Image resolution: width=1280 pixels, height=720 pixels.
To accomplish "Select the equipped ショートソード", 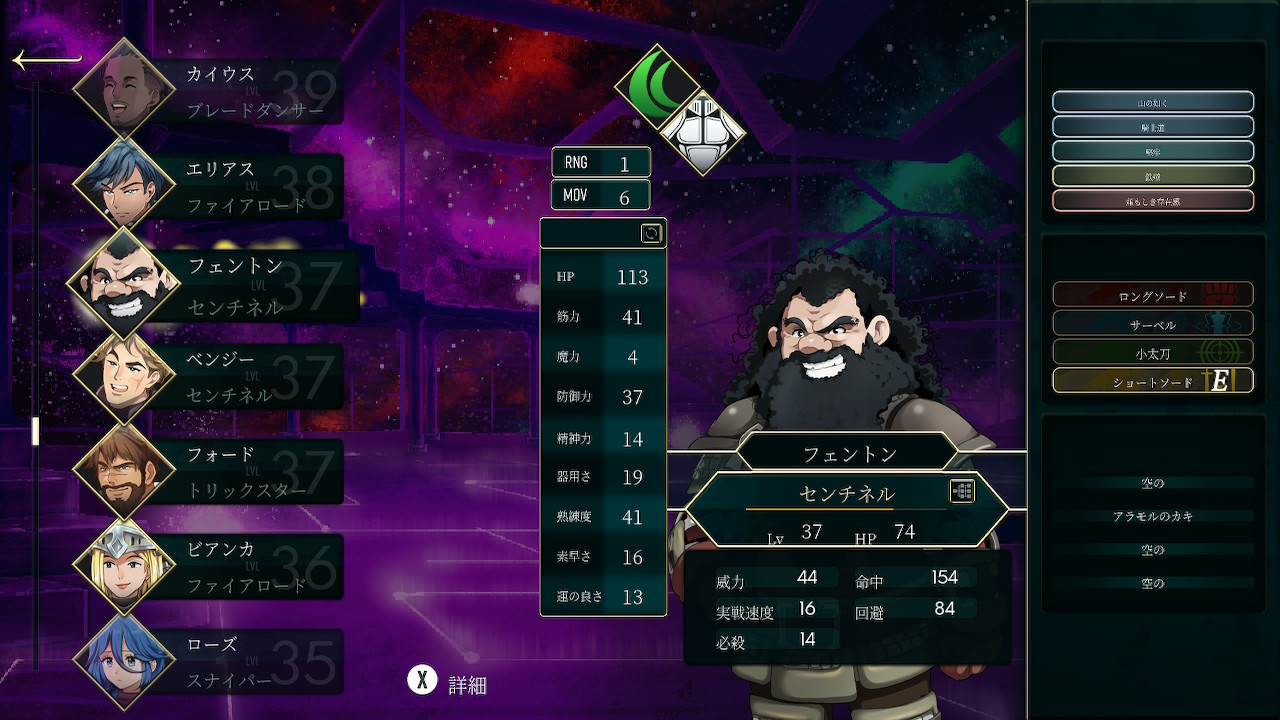I will pos(1153,381).
